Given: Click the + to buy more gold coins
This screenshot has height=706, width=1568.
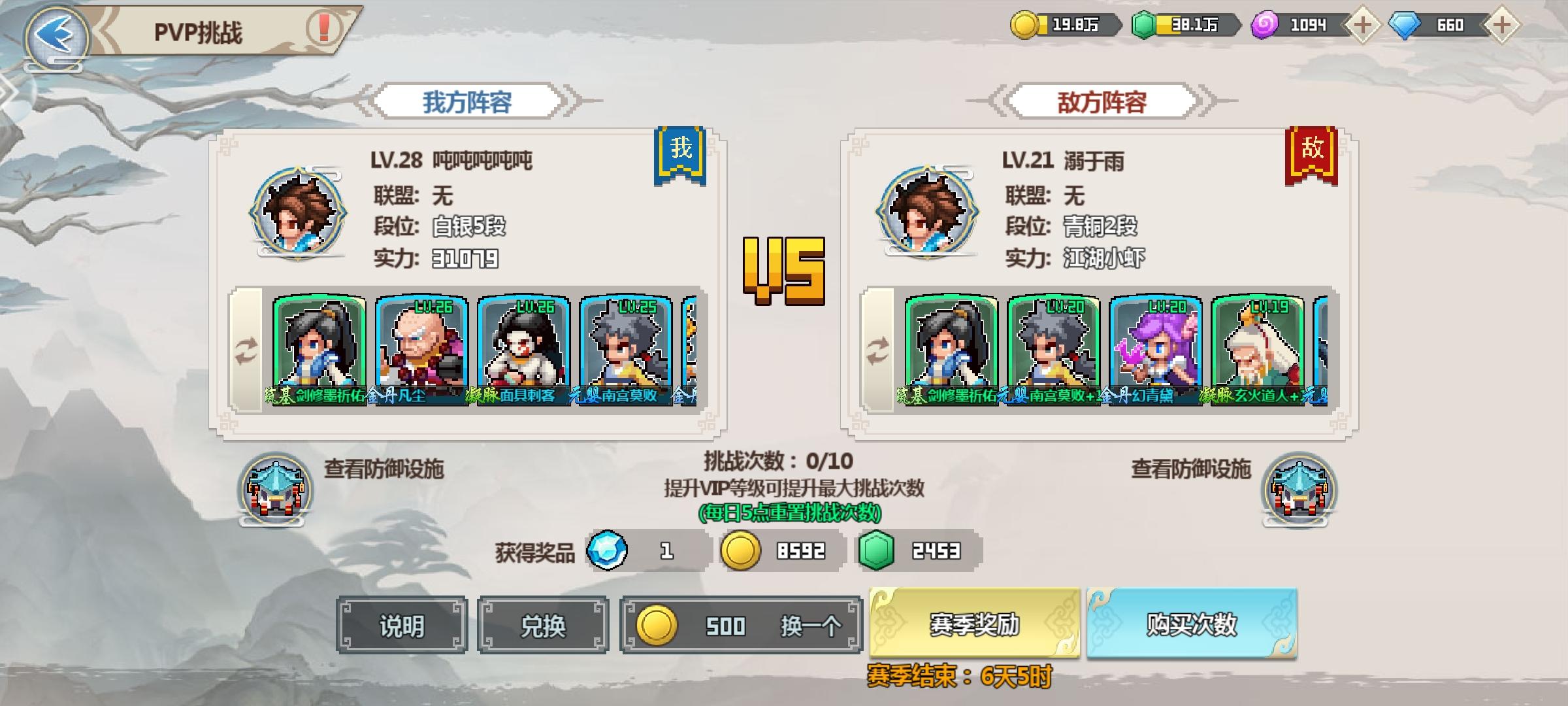Looking at the screenshot, I should coord(1363,26).
